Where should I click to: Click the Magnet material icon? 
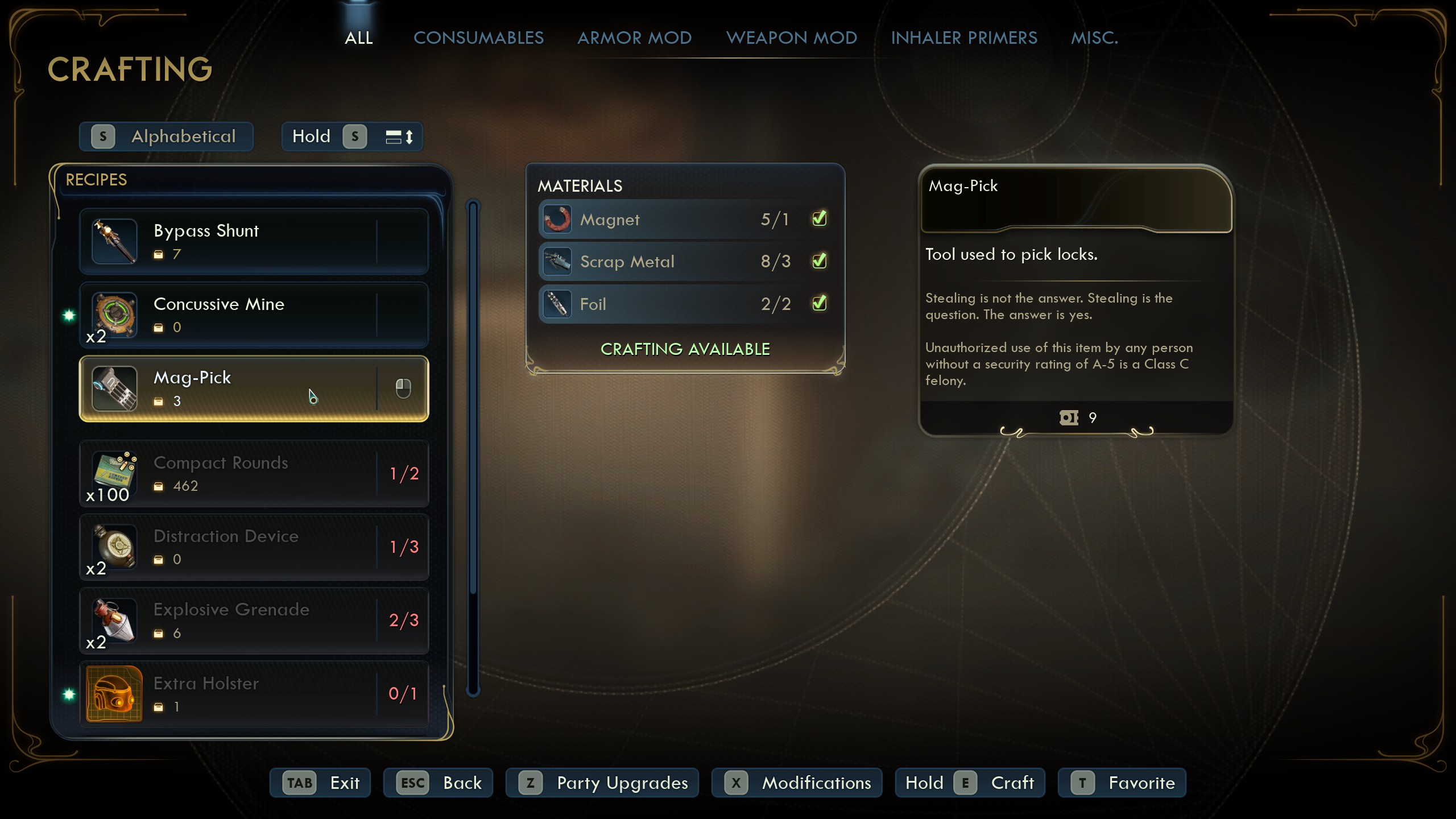556,218
